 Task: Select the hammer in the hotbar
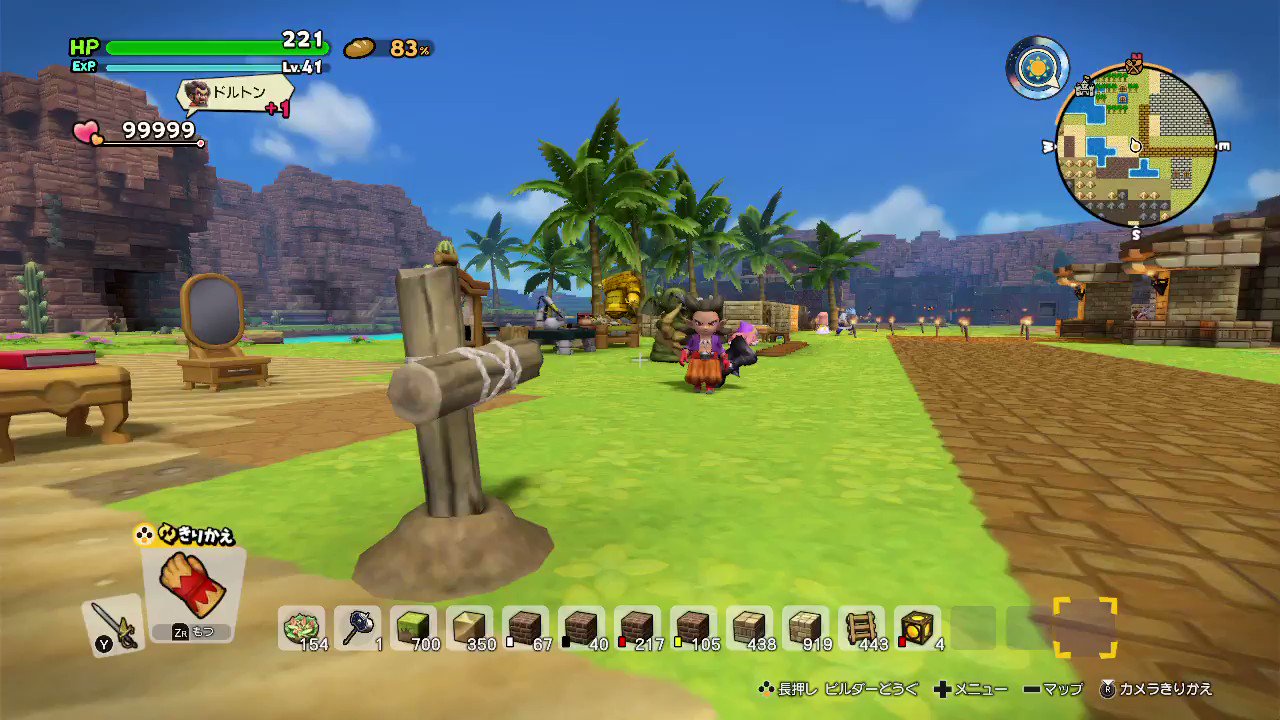pyautogui.click(x=356, y=625)
